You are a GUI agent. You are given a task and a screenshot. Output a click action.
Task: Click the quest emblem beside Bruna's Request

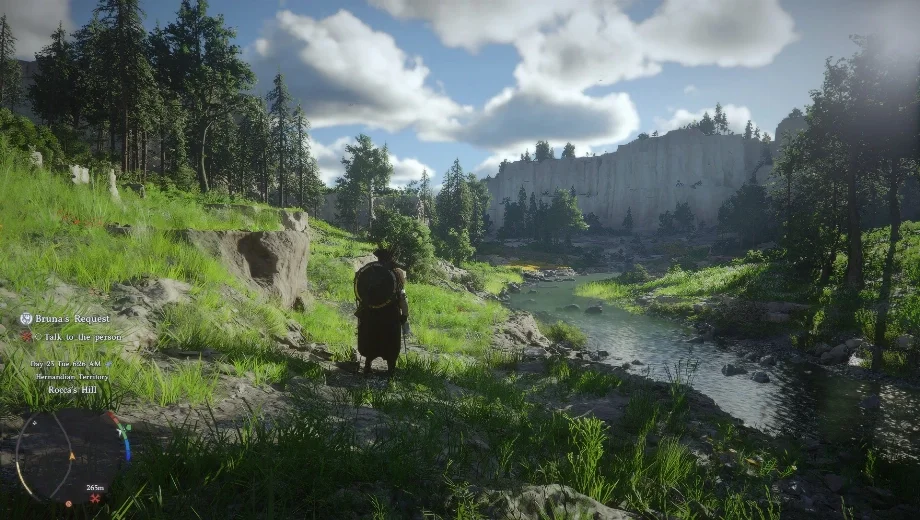[26, 319]
